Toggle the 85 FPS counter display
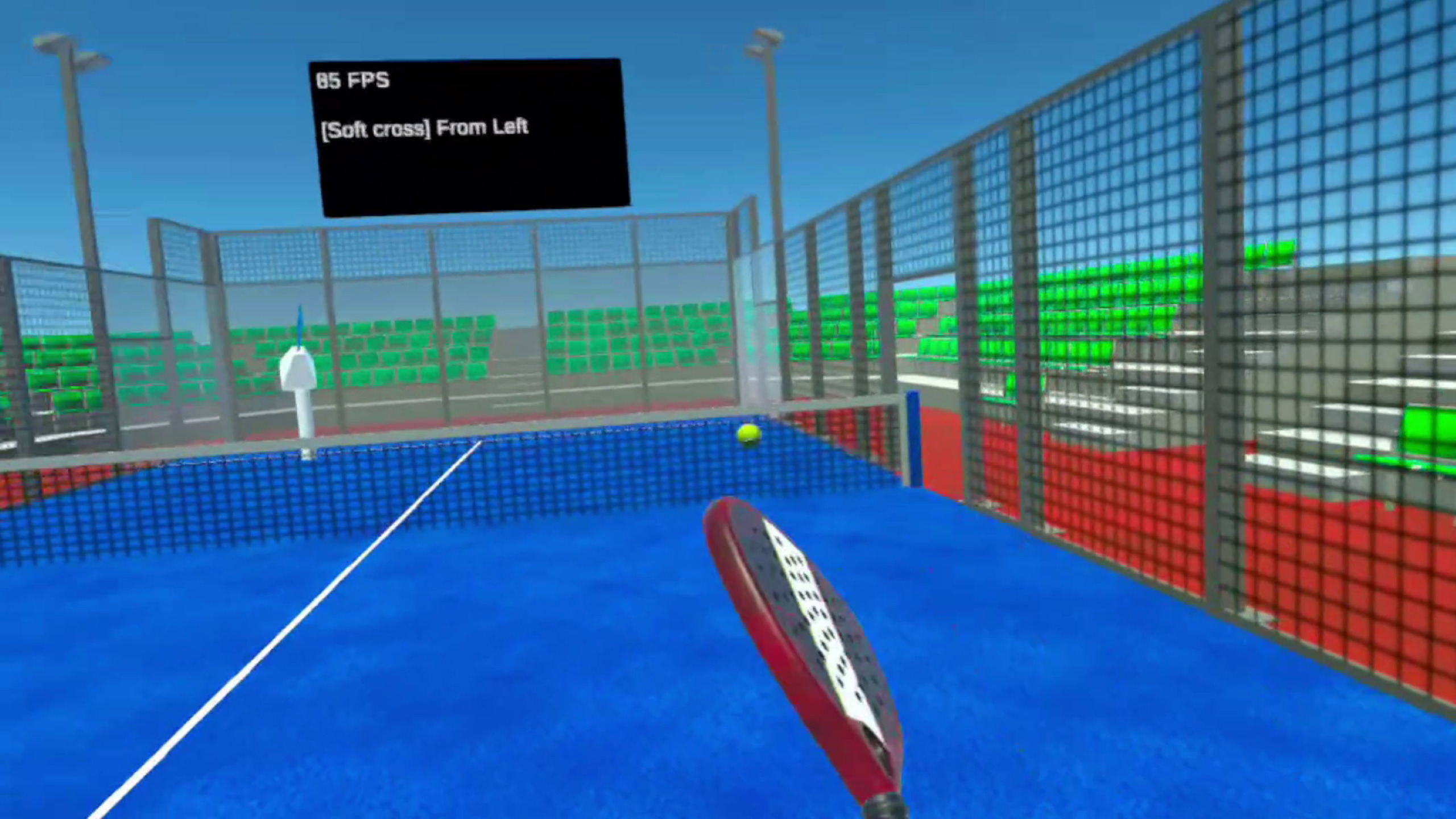The width and height of the screenshot is (1456, 819). [353, 80]
